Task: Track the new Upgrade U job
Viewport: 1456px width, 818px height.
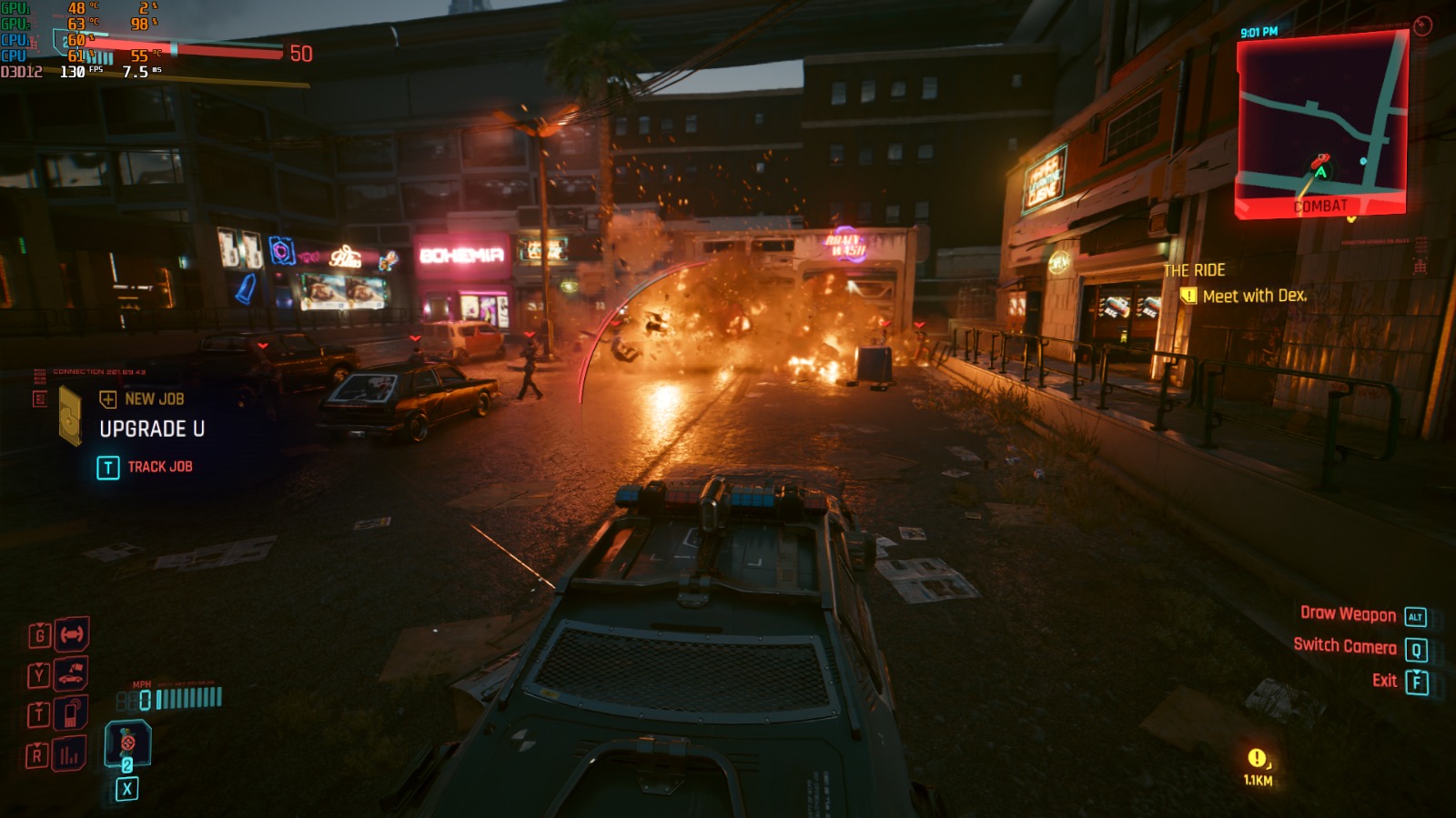Action: click(x=146, y=467)
